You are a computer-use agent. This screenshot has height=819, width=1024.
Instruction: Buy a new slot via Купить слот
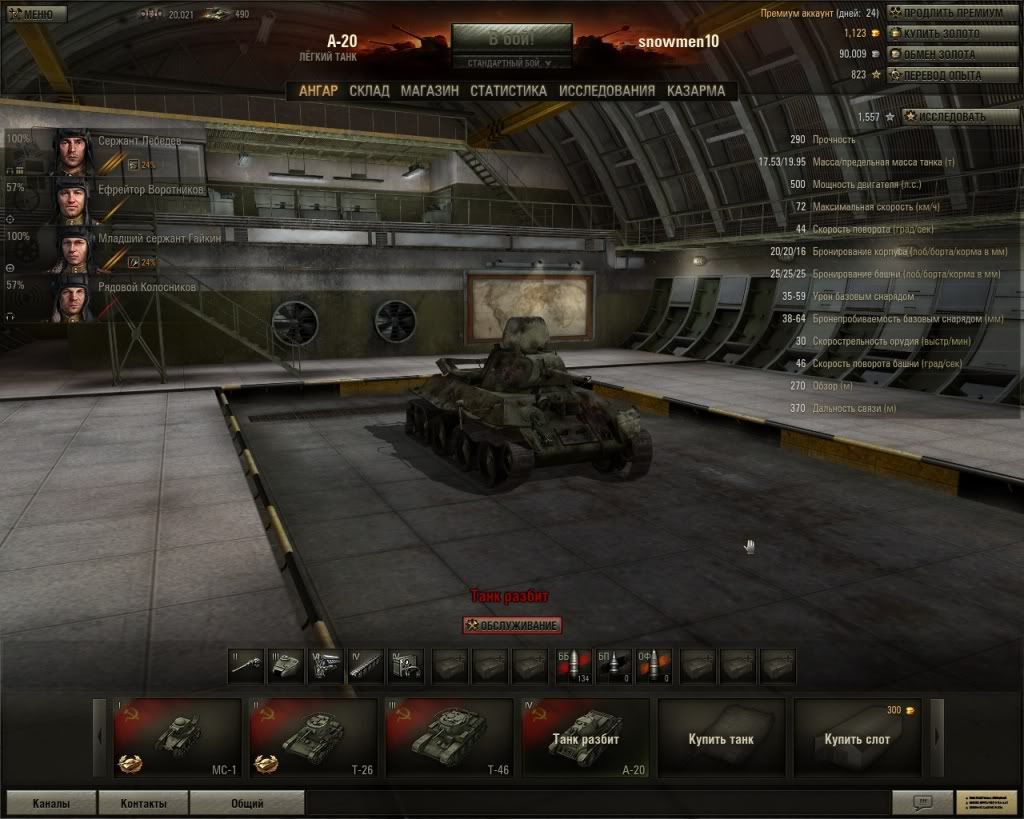[857, 738]
